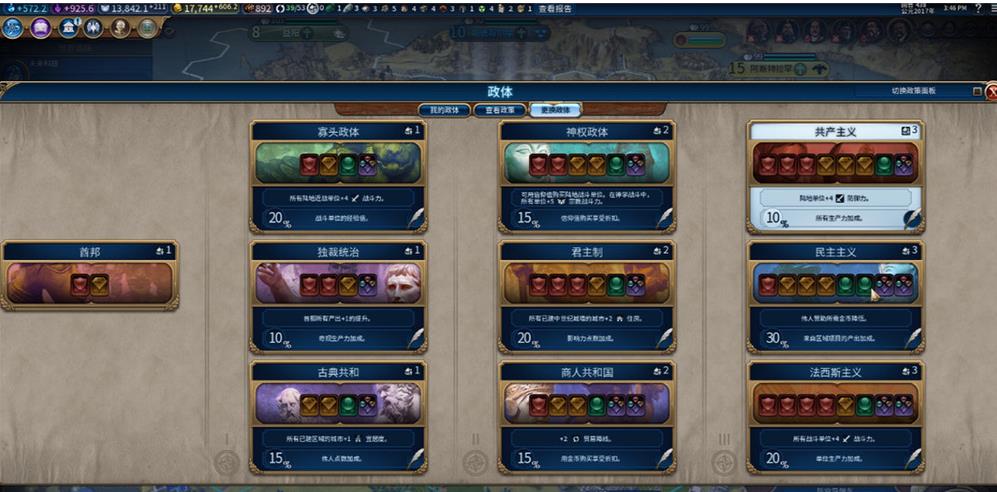The image size is (997, 492).
Task: Choose the 寡头政体 government card
Action: 336,131
